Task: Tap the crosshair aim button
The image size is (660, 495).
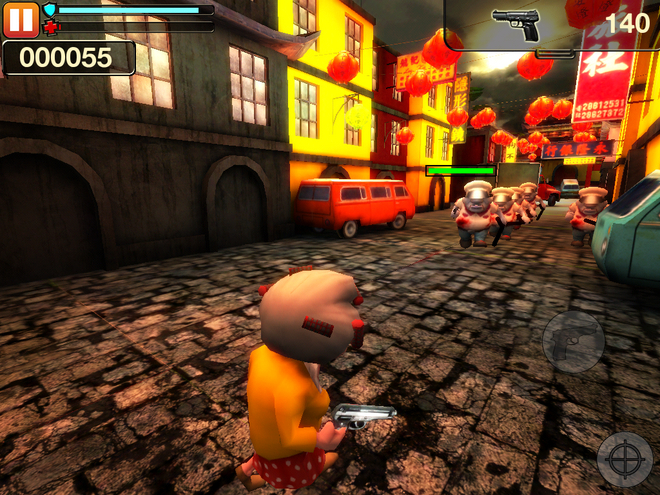Action: tap(625, 459)
